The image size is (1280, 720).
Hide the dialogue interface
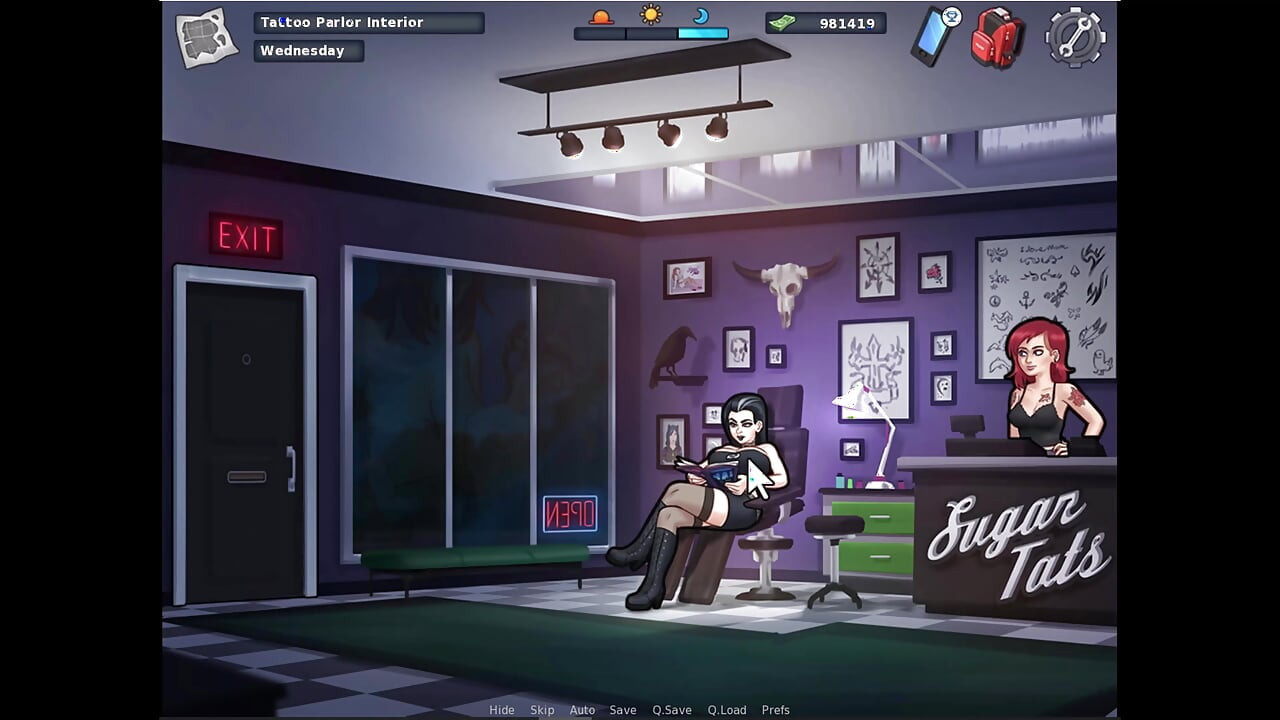[x=502, y=709]
